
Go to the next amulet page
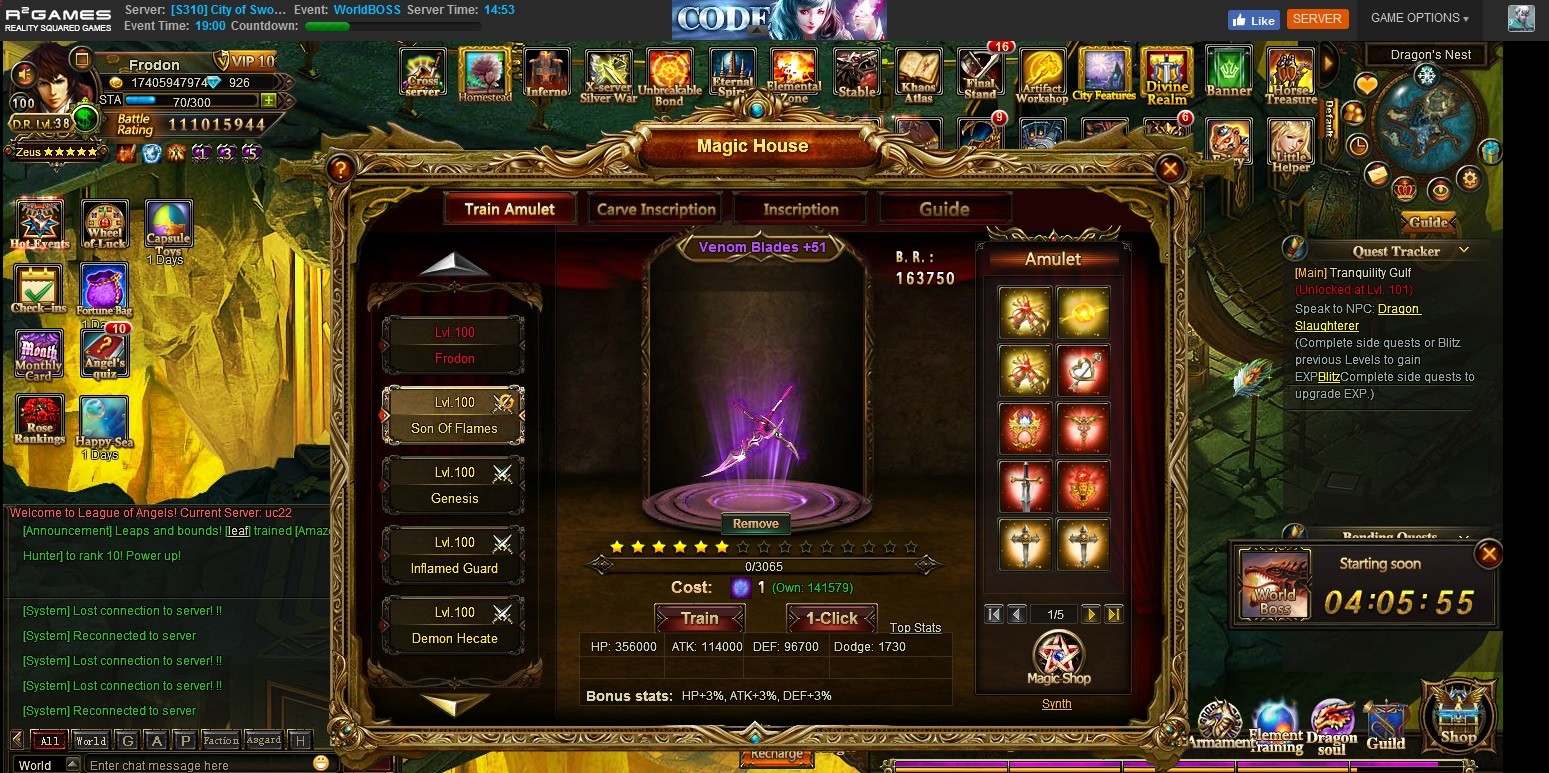point(1091,614)
